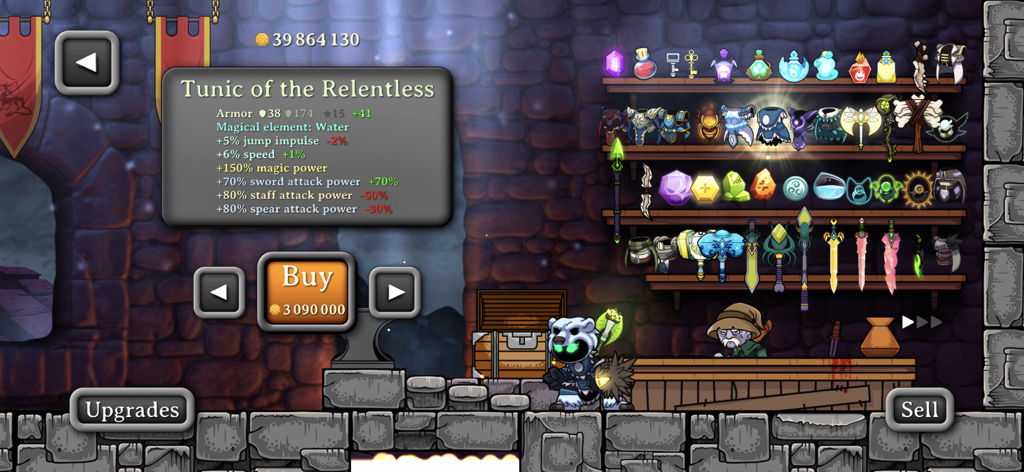Select the purple crystal on the top shelf

click(x=615, y=64)
